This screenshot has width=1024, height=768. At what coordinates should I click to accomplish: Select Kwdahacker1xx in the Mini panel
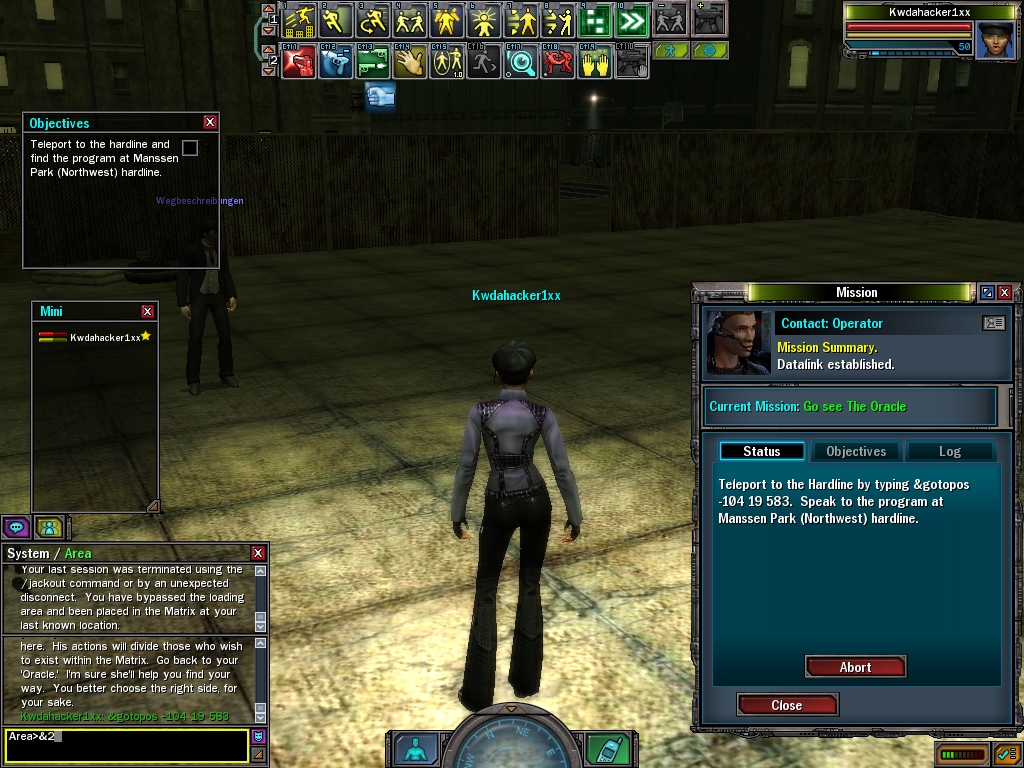pyautogui.click(x=104, y=338)
